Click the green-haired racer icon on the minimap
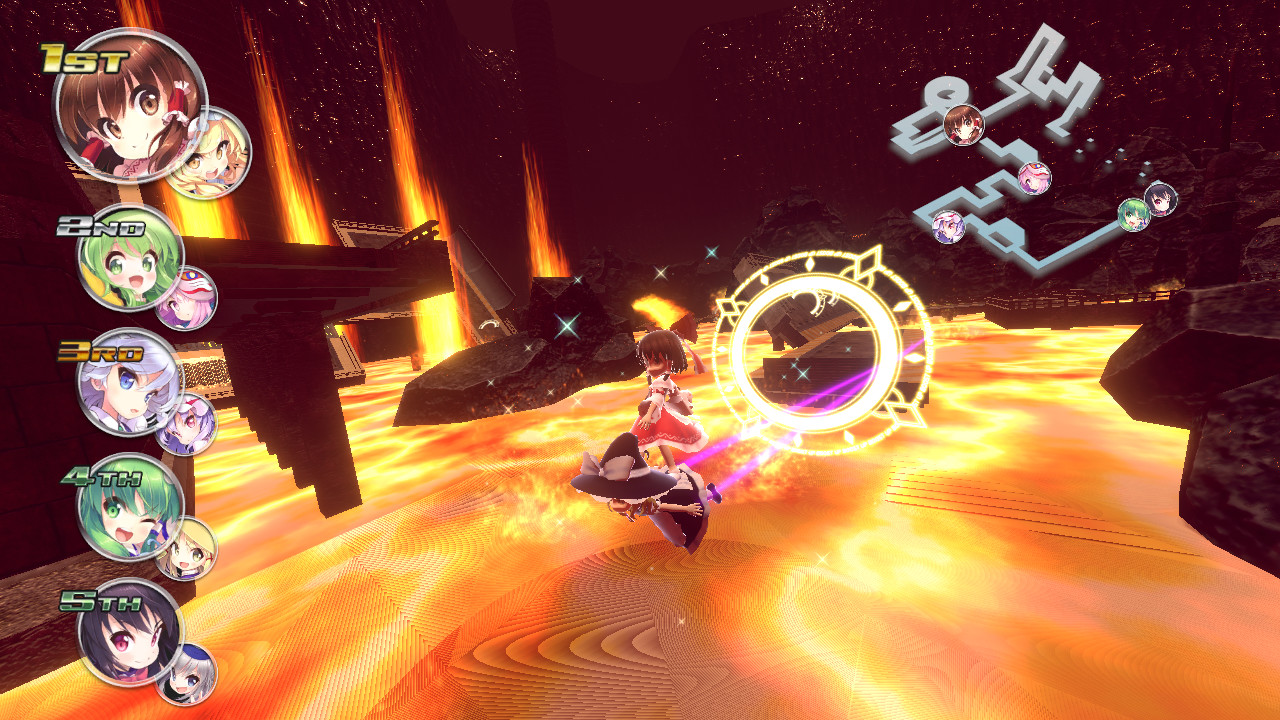This screenshot has height=720, width=1280. 1135,216
